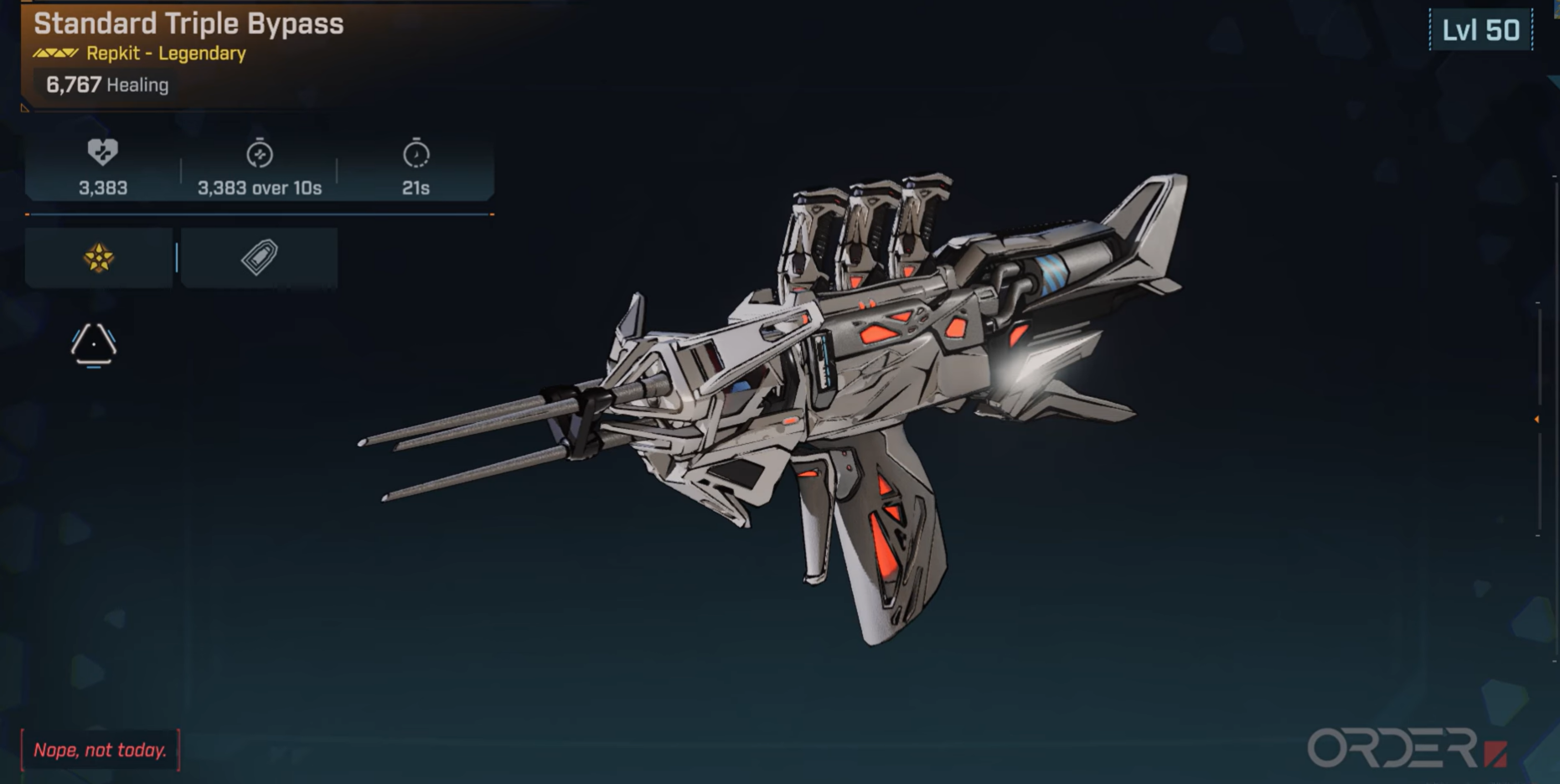Screen dimensions: 1560x784
Task: Click the Nope, not today button
Action: [100, 750]
